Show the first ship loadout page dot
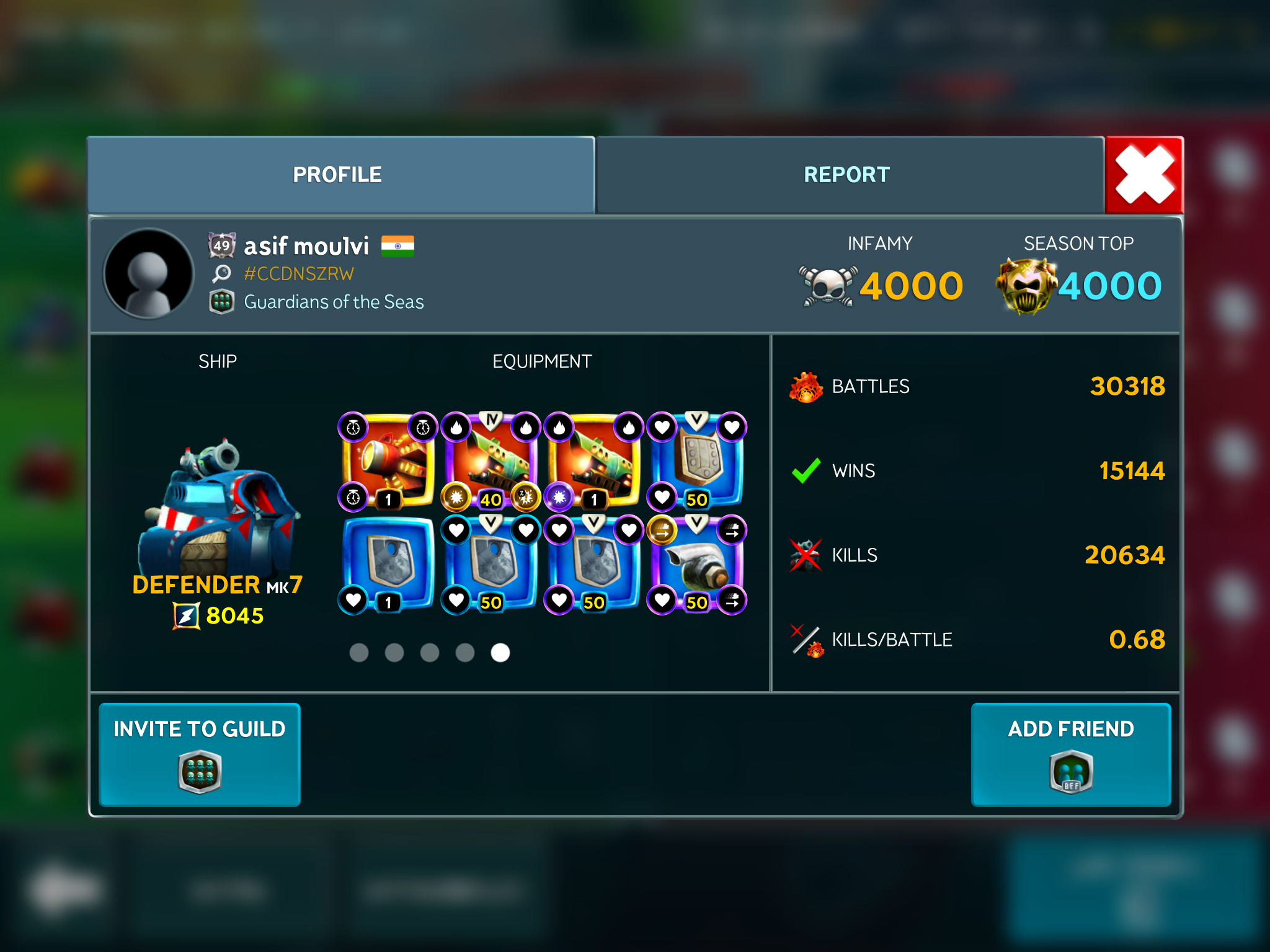The height and width of the screenshot is (952, 1270). (359, 653)
